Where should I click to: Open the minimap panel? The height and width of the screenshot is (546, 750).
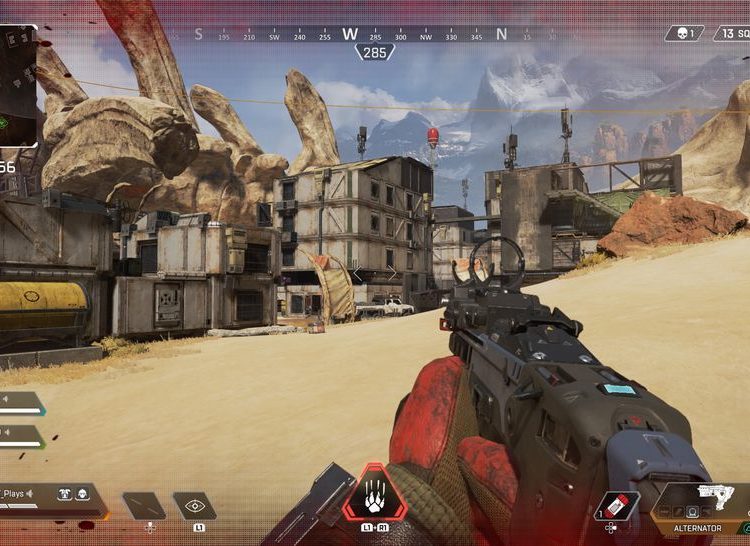18,86
